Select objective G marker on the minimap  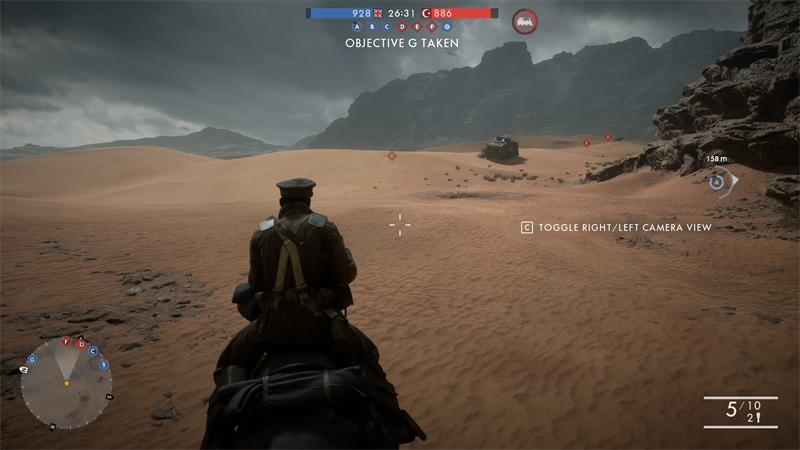tap(32, 360)
